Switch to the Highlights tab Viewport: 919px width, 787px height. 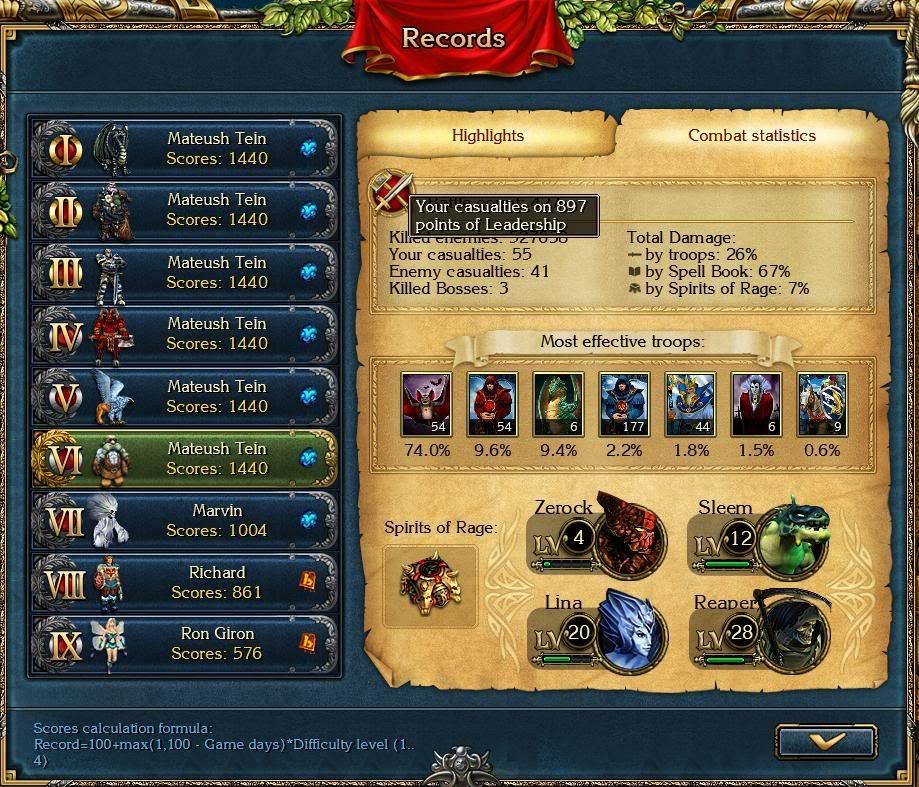tap(487, 136)
